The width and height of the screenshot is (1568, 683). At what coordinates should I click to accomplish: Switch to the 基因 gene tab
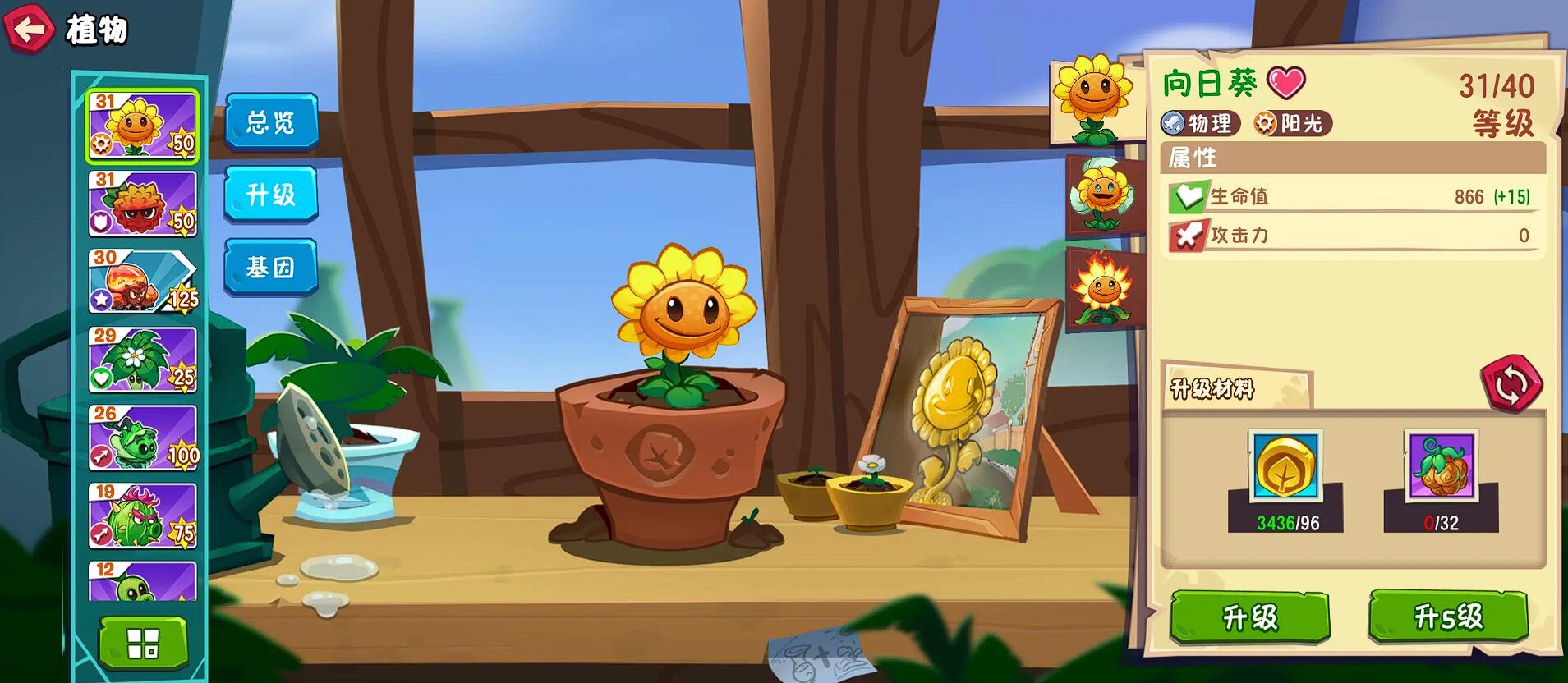[271, 267]
